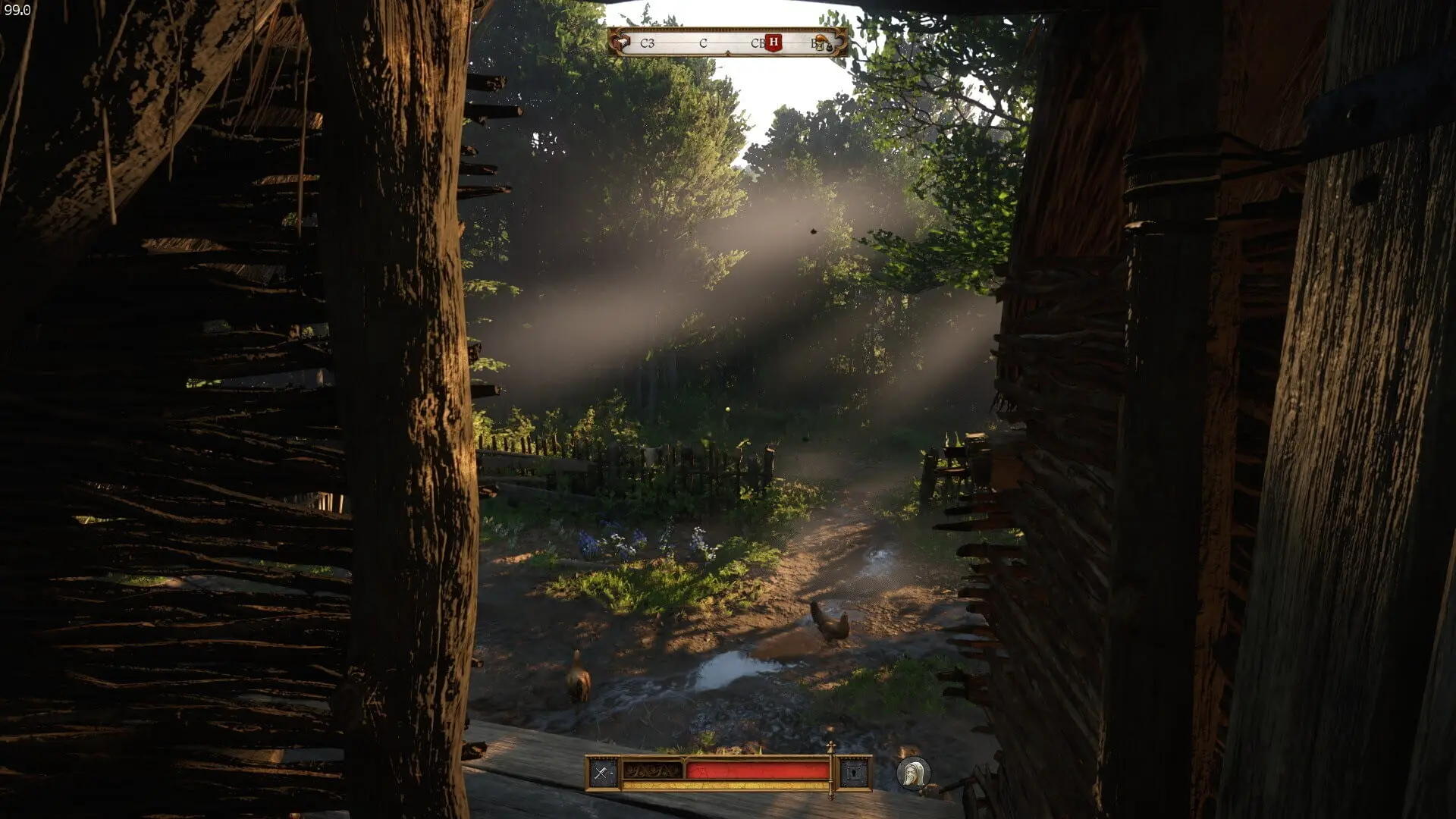The width and height of the screenshot is (1456, 819).
Task: Click the crossed weapons icon
Action: pos(602,773)
